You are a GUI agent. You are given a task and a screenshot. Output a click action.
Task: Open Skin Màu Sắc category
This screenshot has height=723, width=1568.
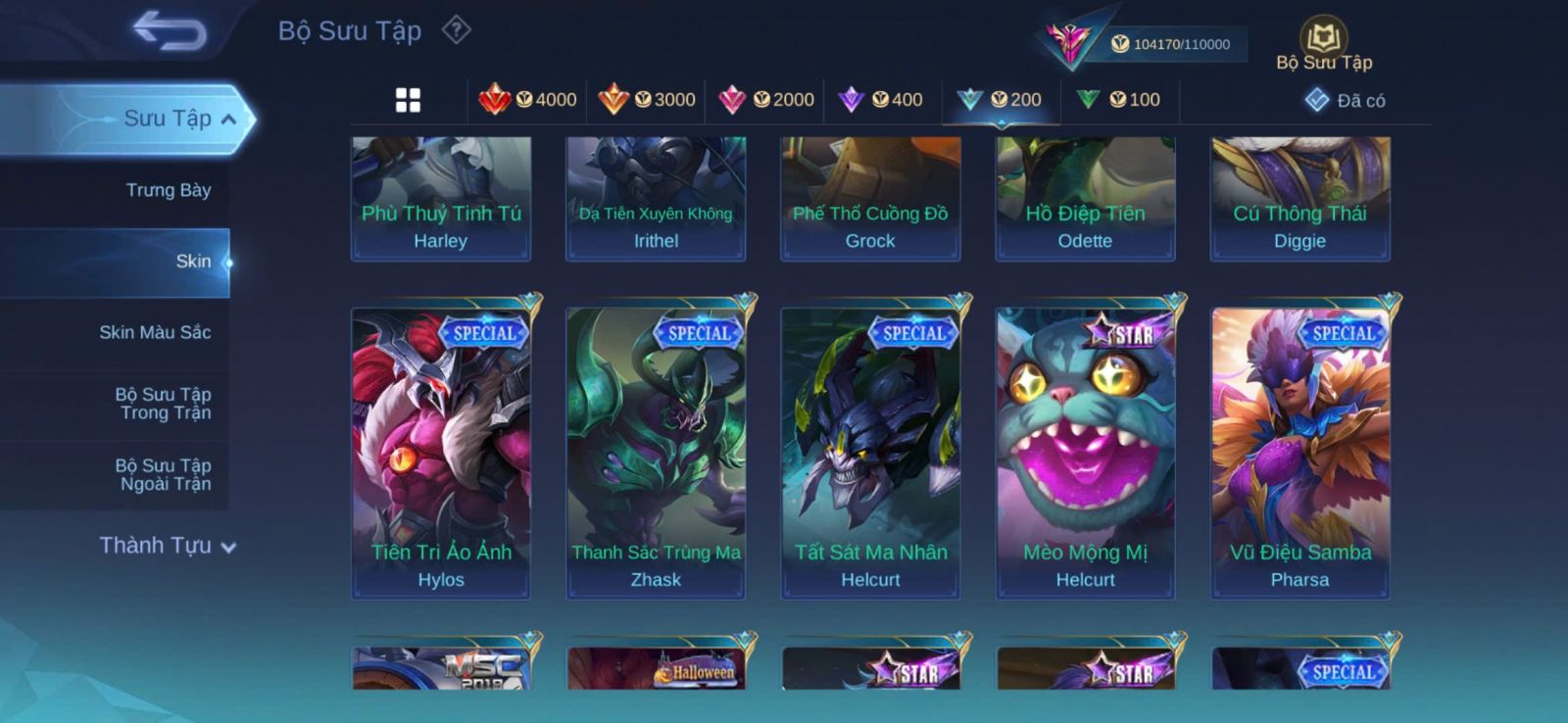(x=155, y=332)
